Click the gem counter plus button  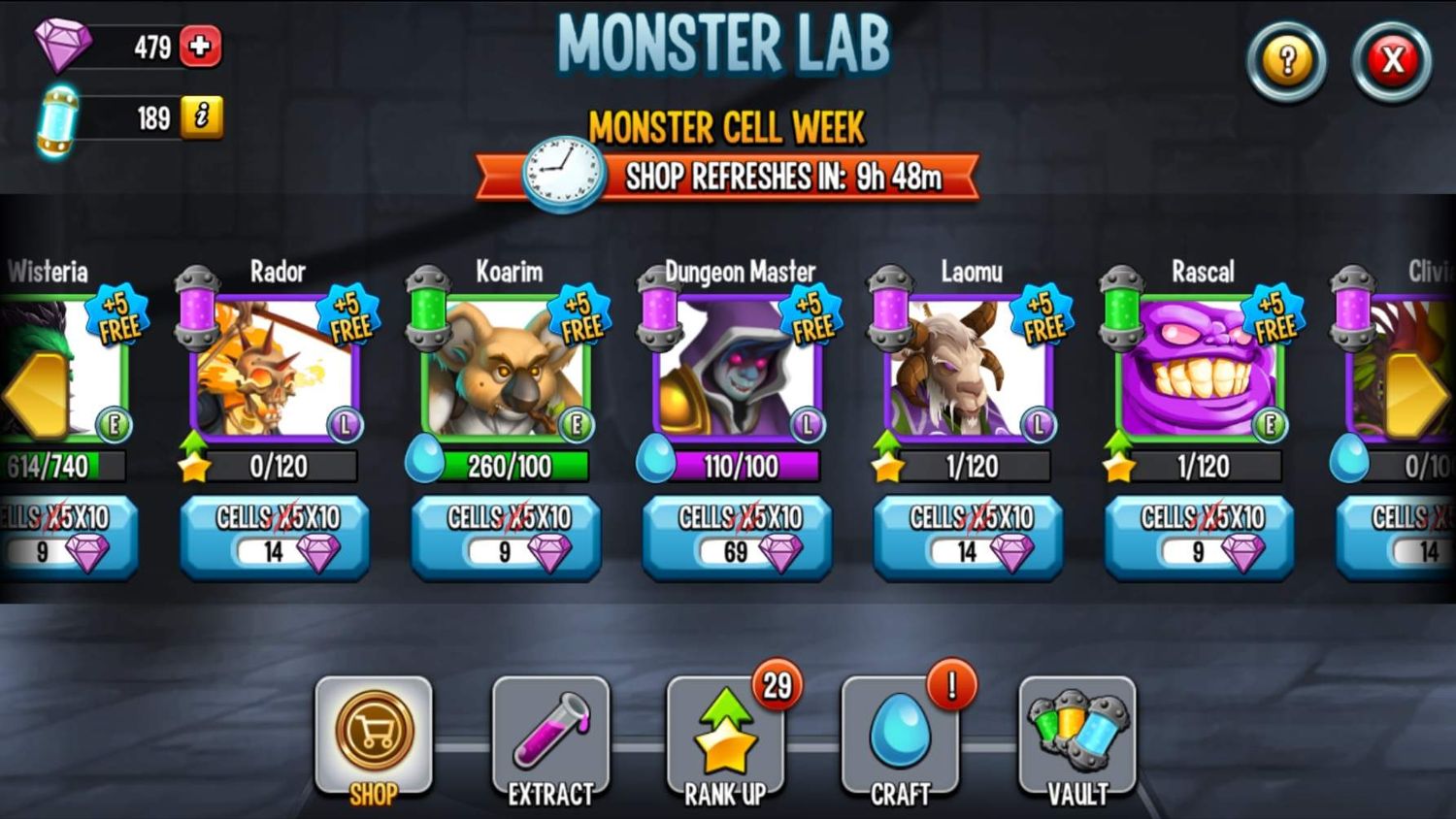(x=202, y=46)
